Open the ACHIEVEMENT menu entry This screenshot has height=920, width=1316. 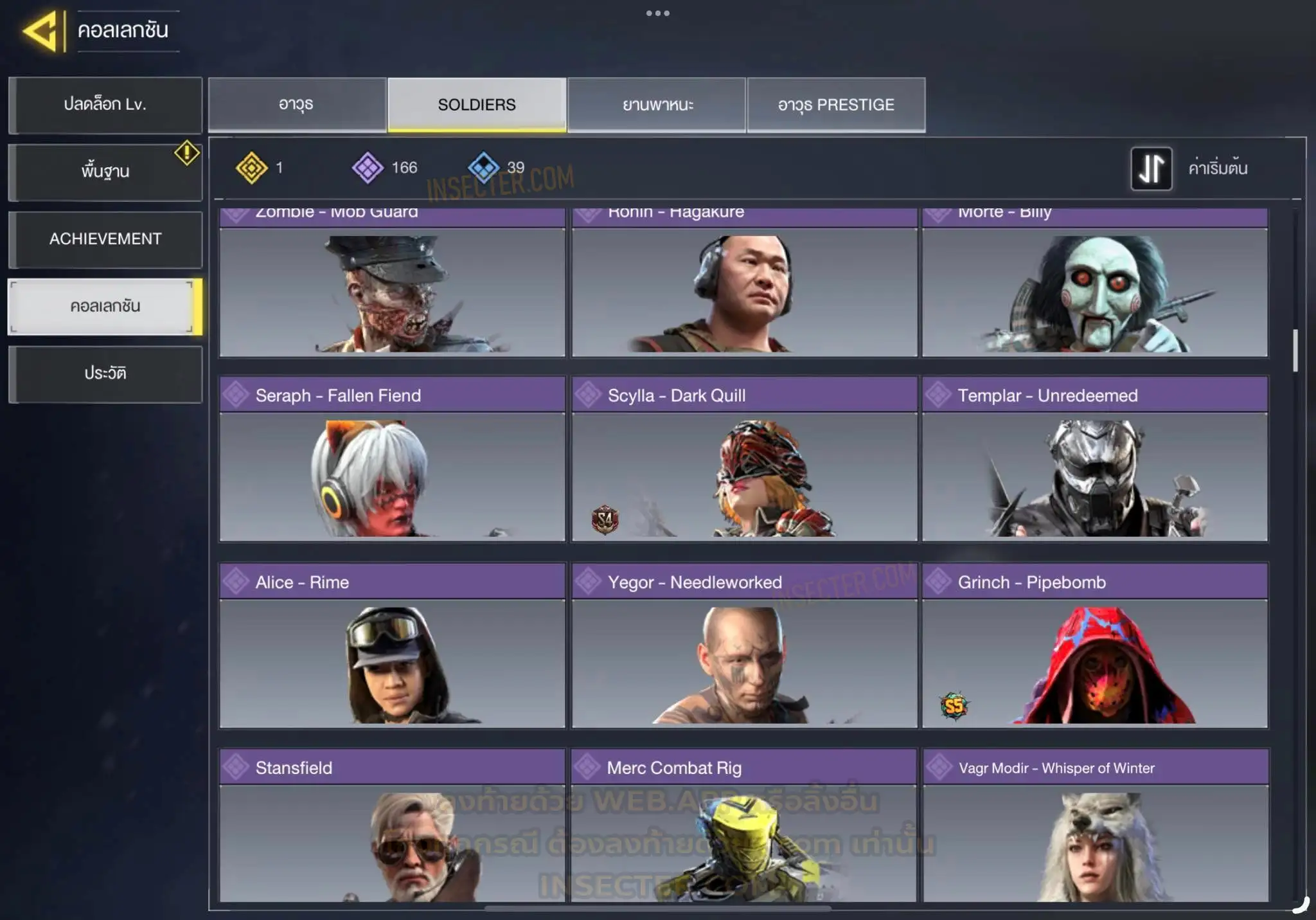click(105, 239)
